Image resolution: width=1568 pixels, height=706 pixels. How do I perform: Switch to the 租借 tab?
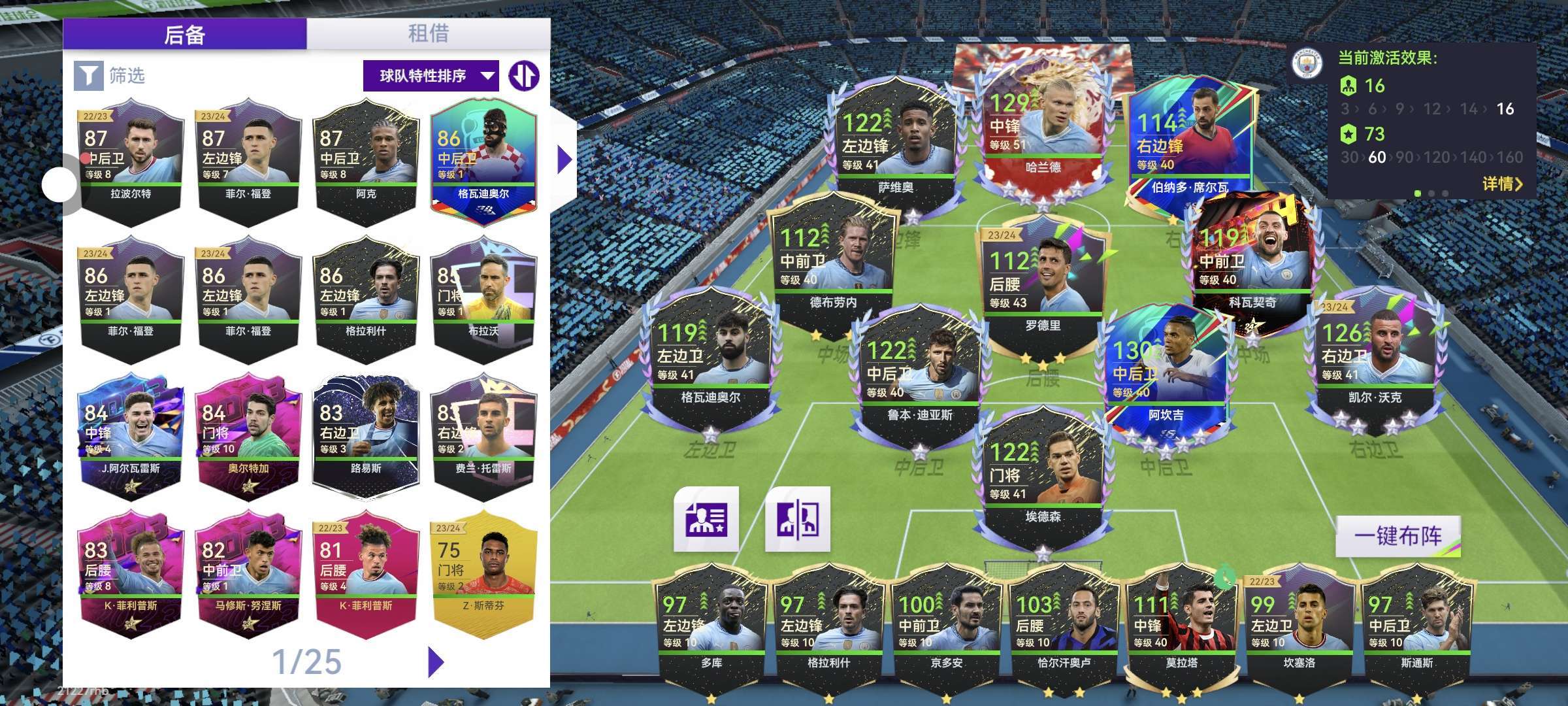(428, 33)
